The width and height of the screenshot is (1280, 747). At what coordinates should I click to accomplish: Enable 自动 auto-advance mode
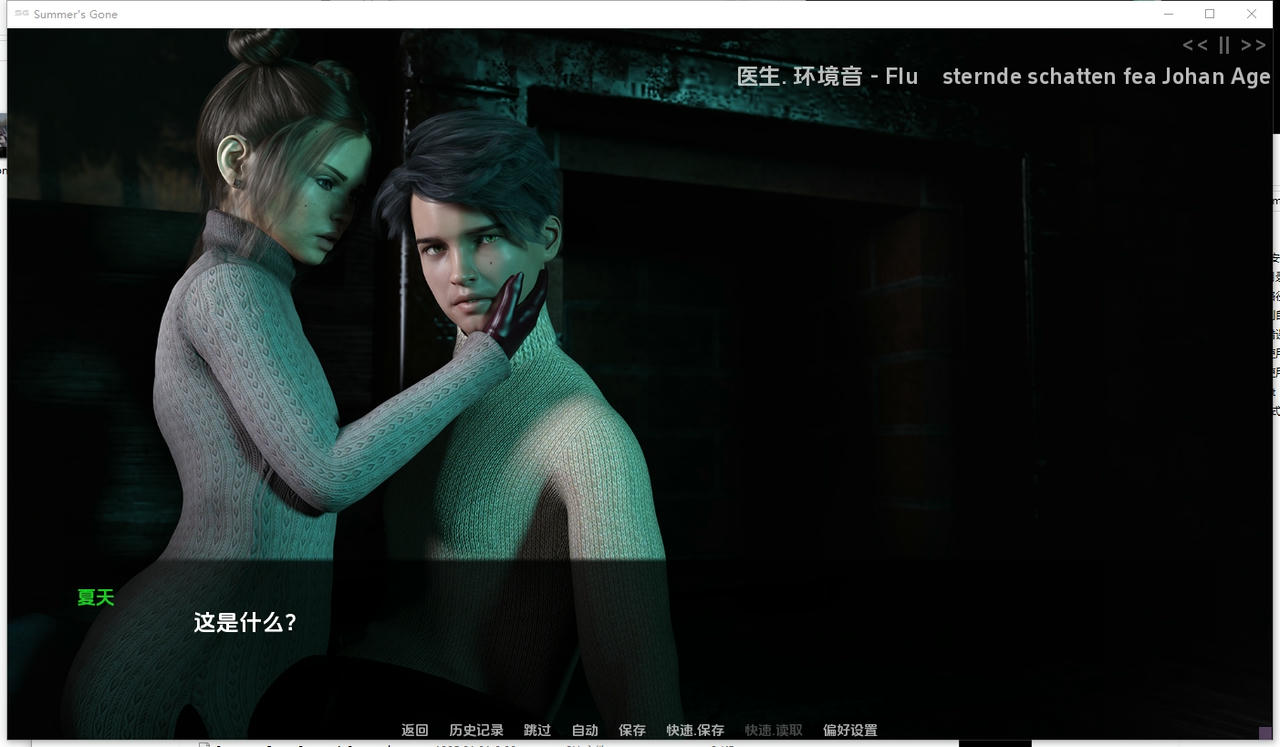[584, 730]
